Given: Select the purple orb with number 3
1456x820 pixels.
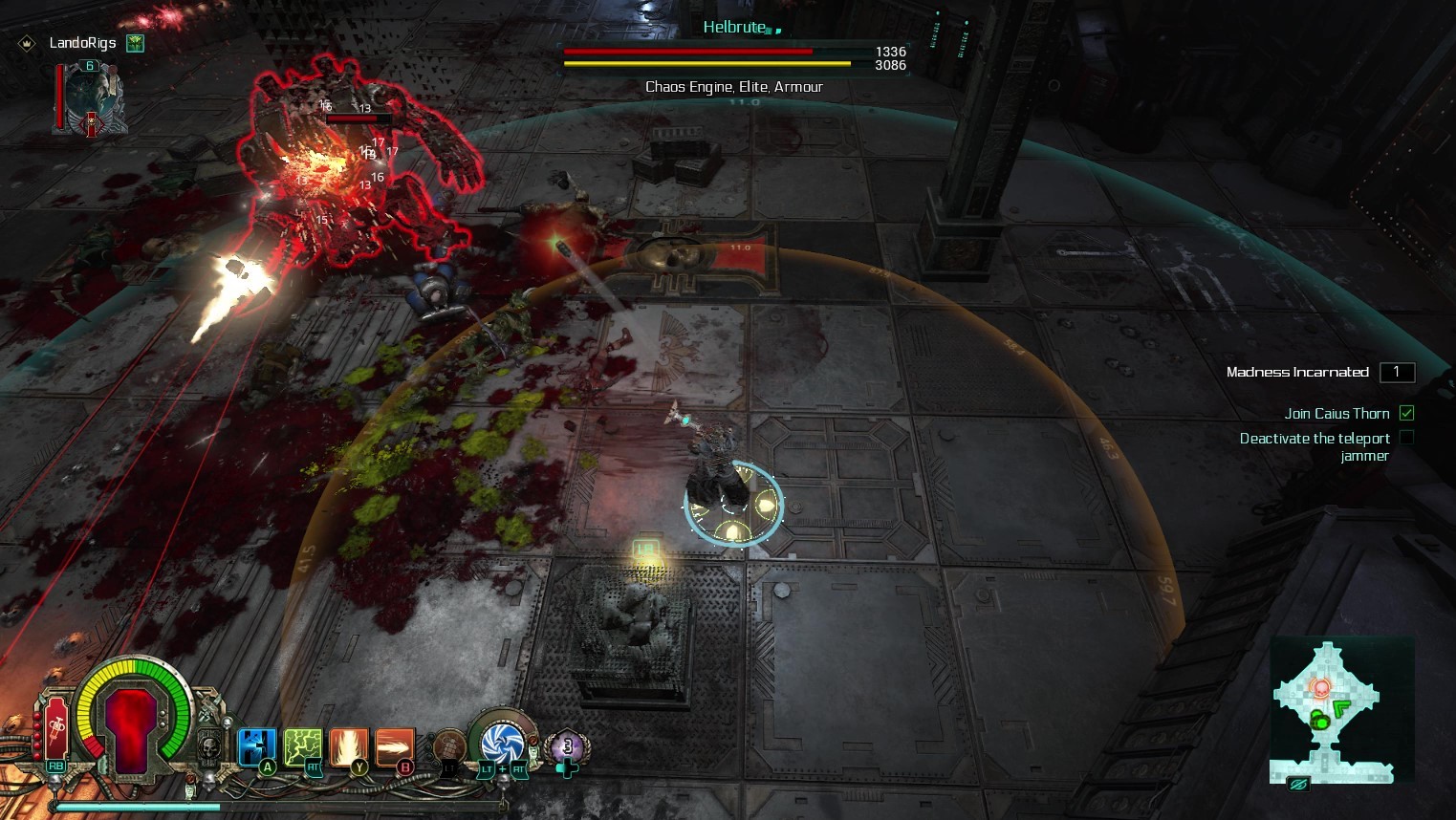Looking at the screenshot, I should [x=567, y=746].
